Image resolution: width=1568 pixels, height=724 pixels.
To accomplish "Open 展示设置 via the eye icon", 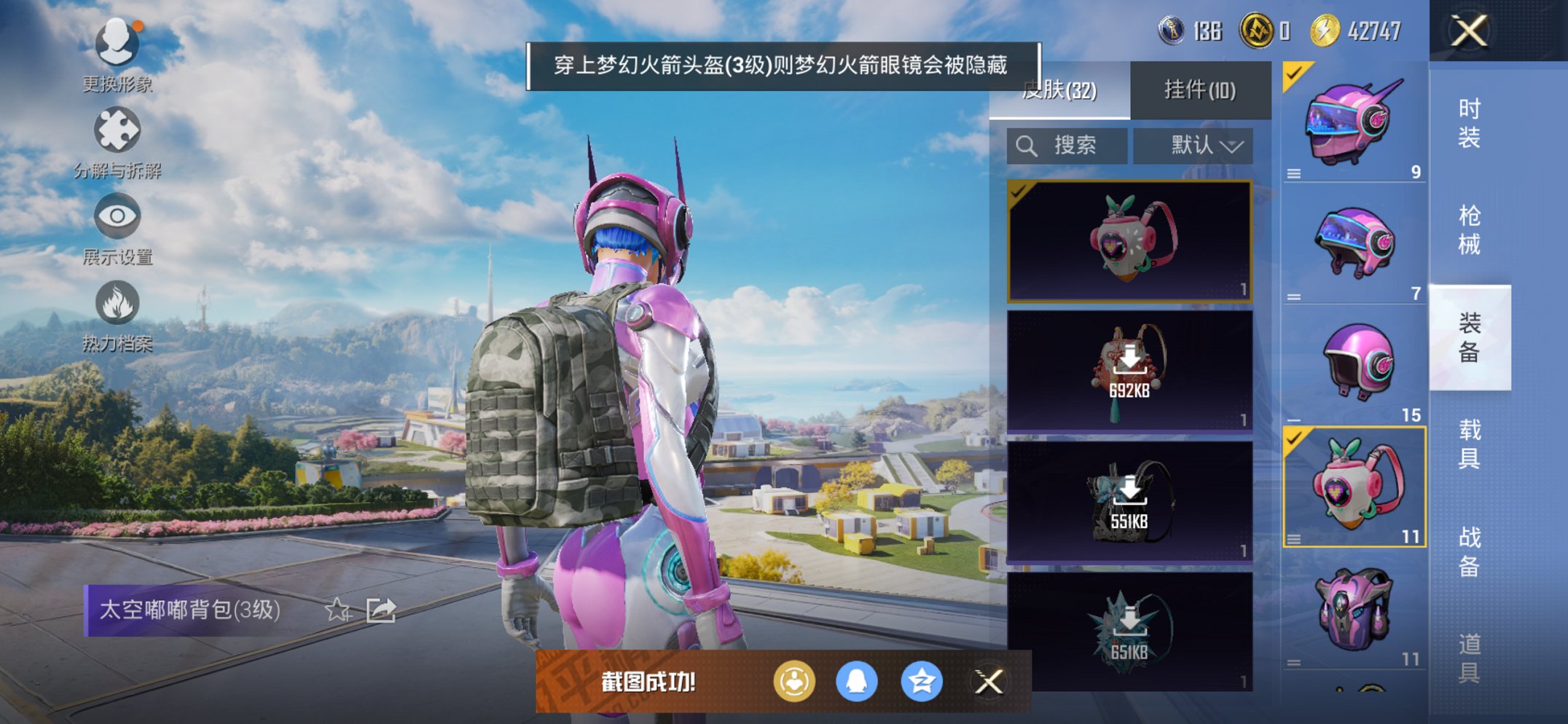I will coord(117,216).
